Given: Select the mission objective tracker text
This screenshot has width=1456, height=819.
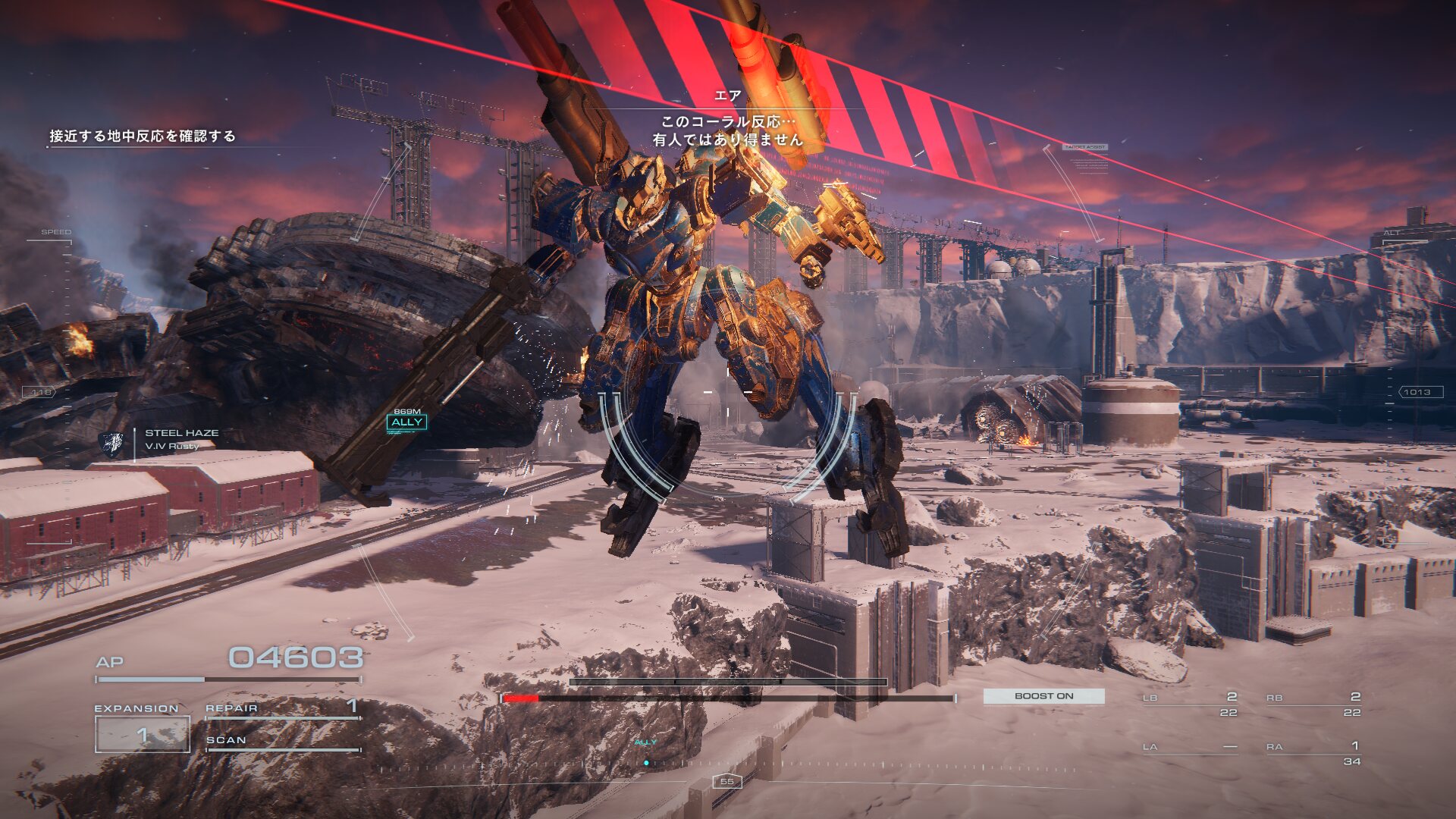Looking at the screenshot, I should [x=143, y=136].
